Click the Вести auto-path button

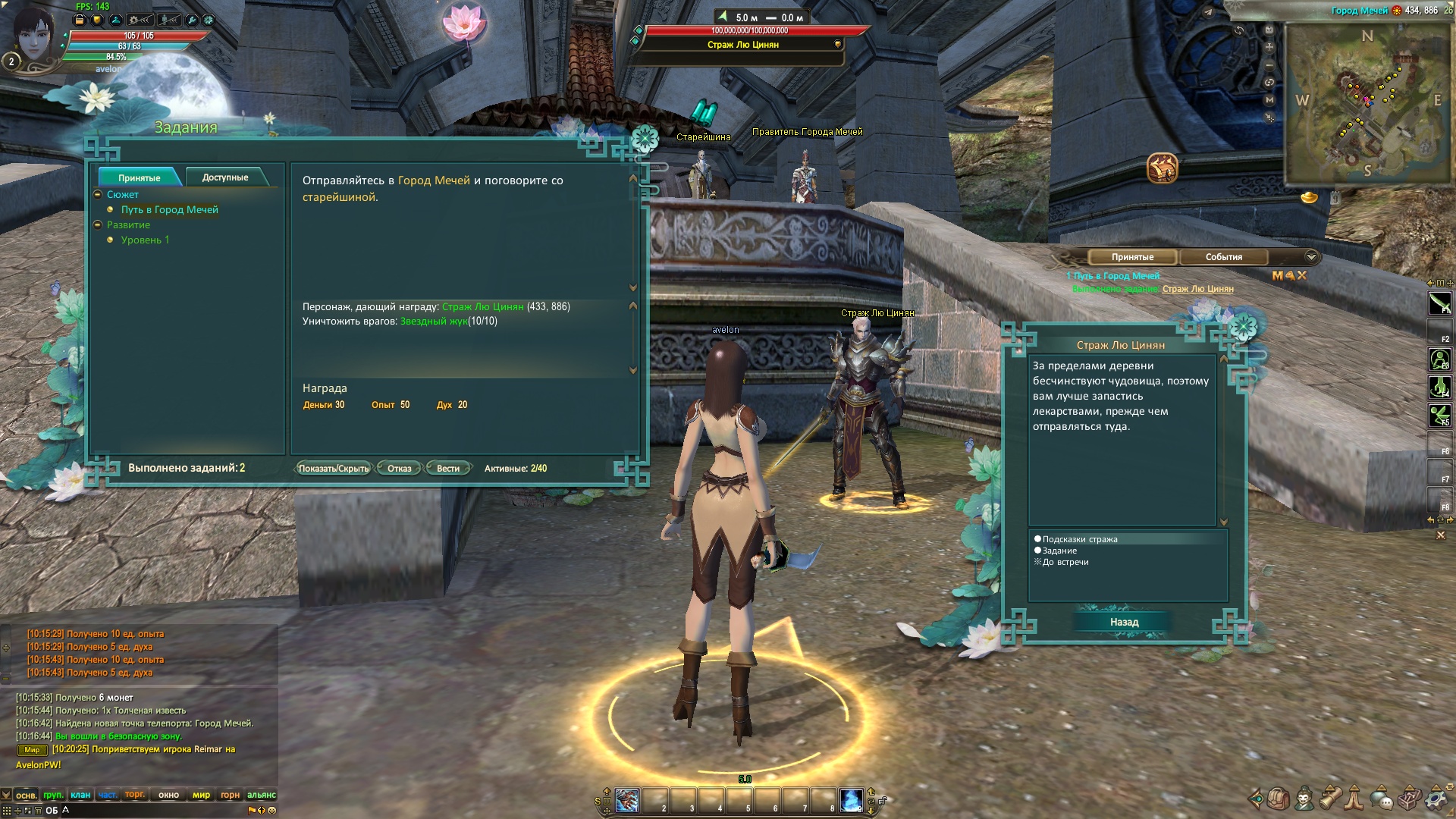[448, 469]
